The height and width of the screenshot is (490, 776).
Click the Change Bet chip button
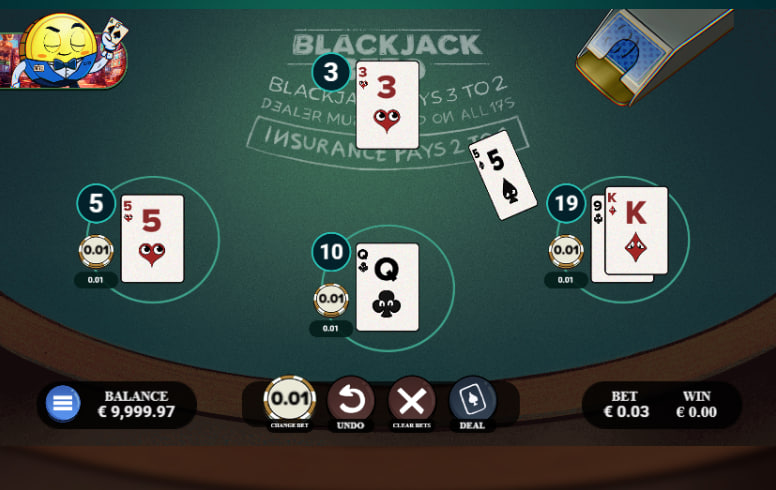click(x=289, y=401)
